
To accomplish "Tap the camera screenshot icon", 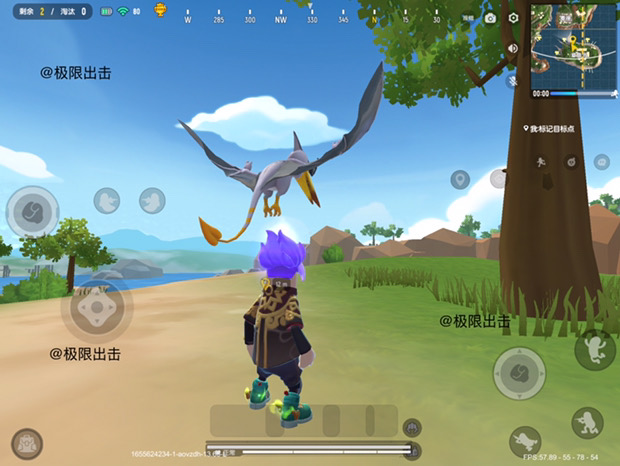I will coord(490,18).
